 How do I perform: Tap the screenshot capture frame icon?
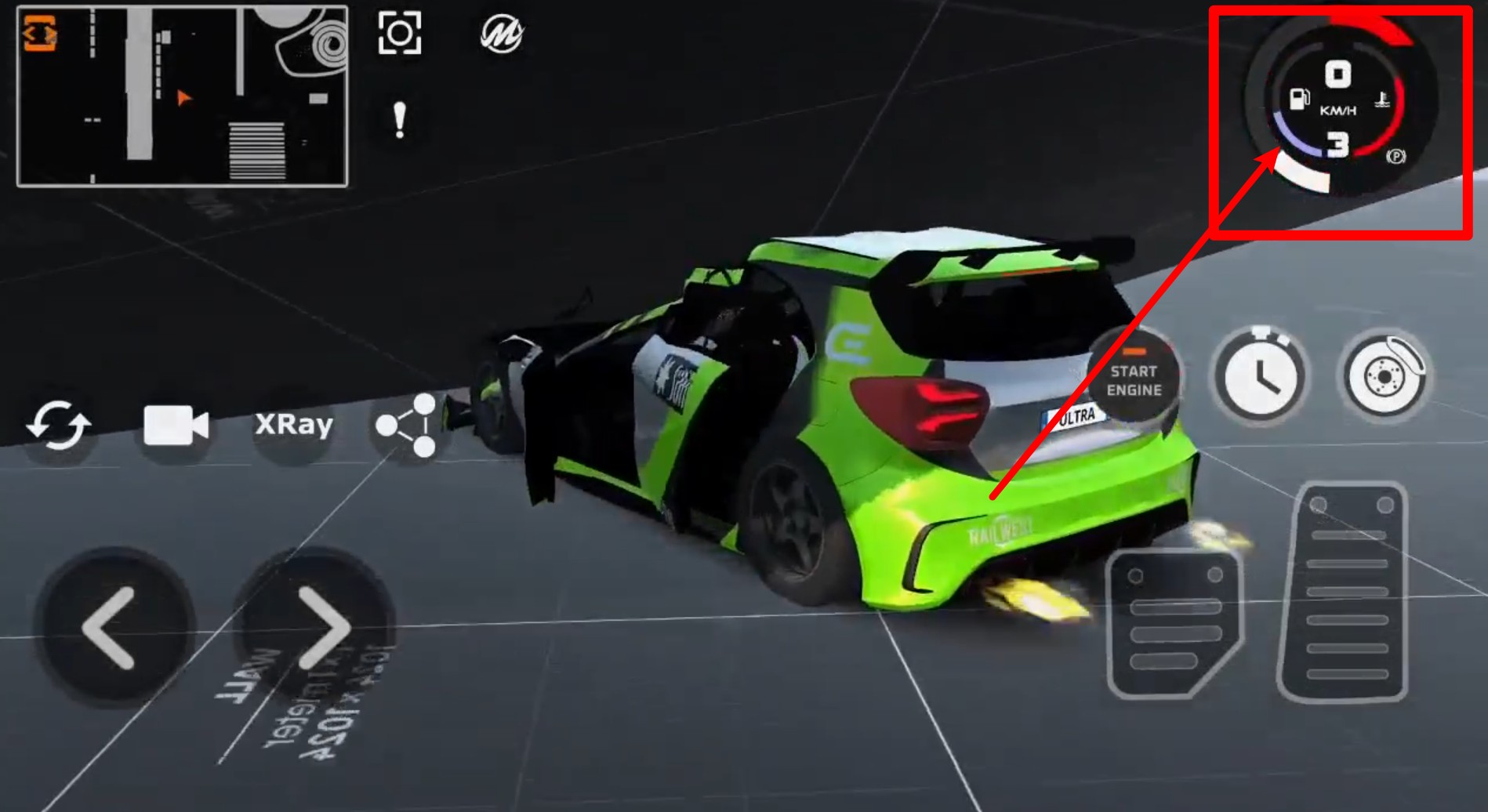[400, 33]
